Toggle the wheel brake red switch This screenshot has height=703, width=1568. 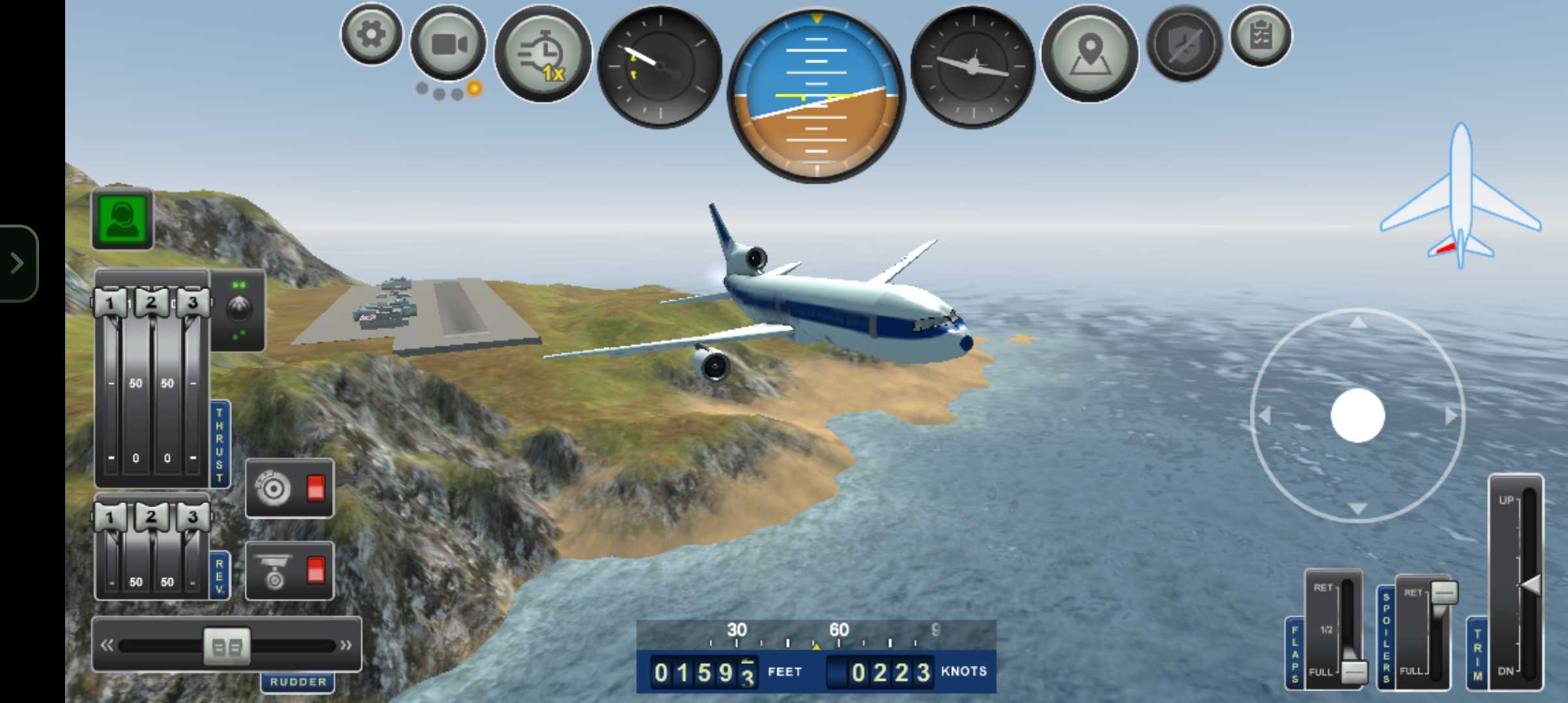(x=316, y=488)
